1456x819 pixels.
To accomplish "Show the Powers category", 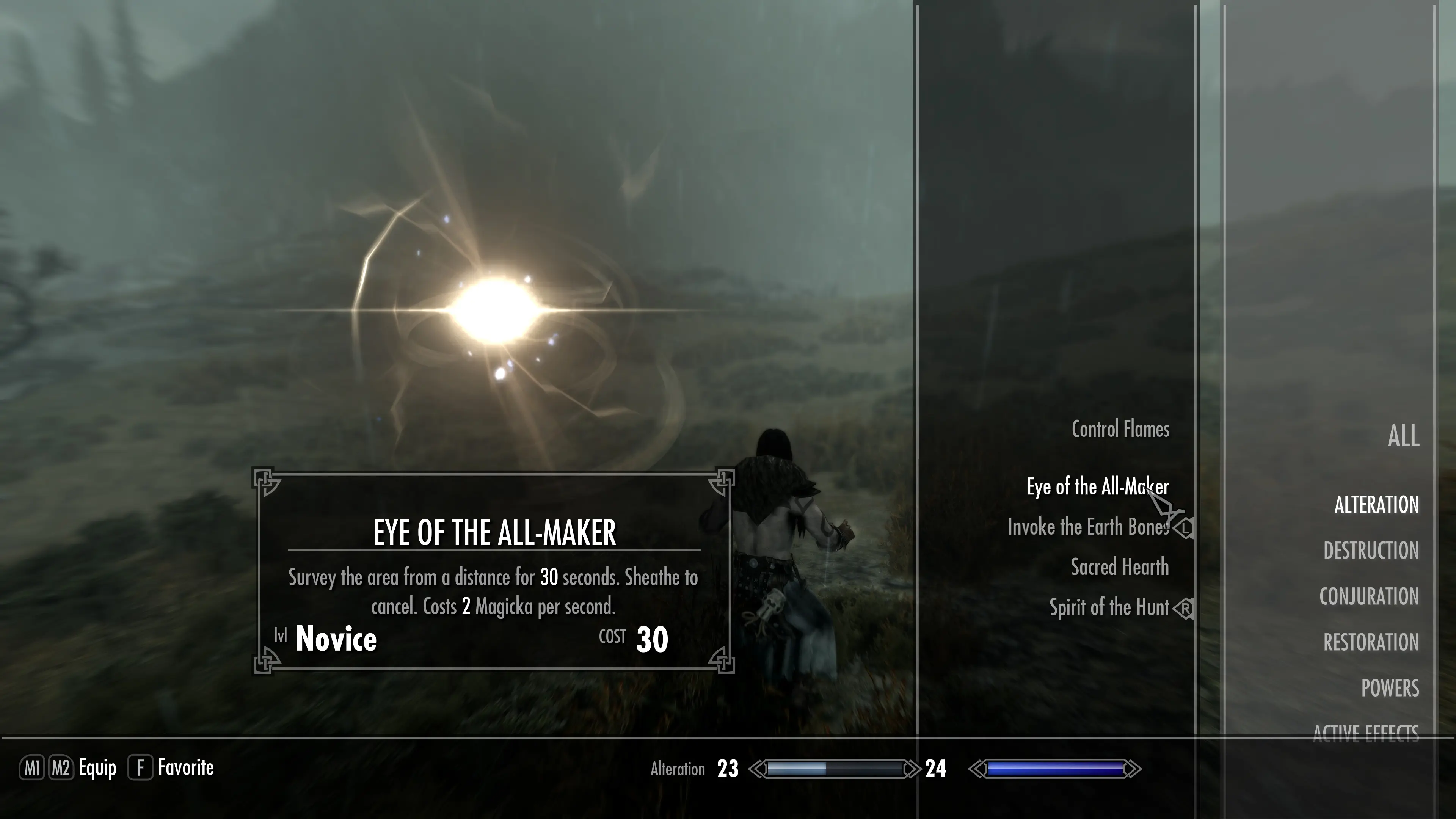I will [x=1390, y=689].
